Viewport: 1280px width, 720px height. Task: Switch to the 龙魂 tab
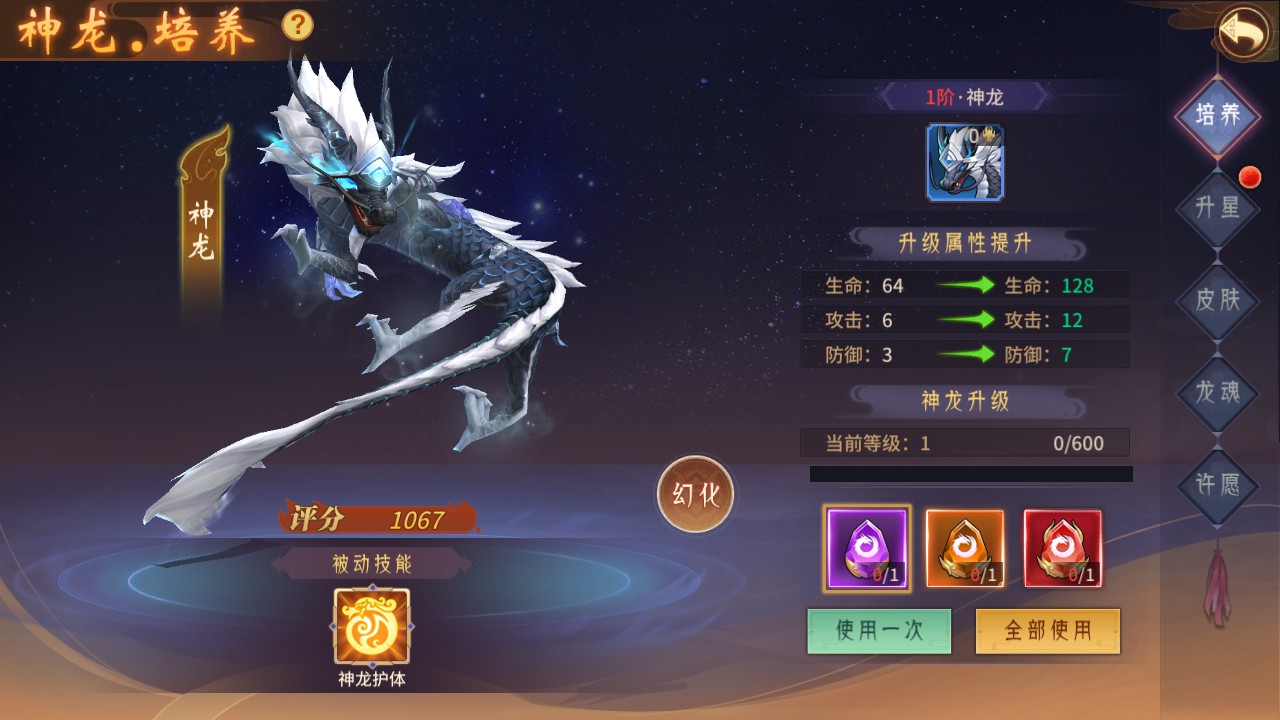tap(1217, 392)
